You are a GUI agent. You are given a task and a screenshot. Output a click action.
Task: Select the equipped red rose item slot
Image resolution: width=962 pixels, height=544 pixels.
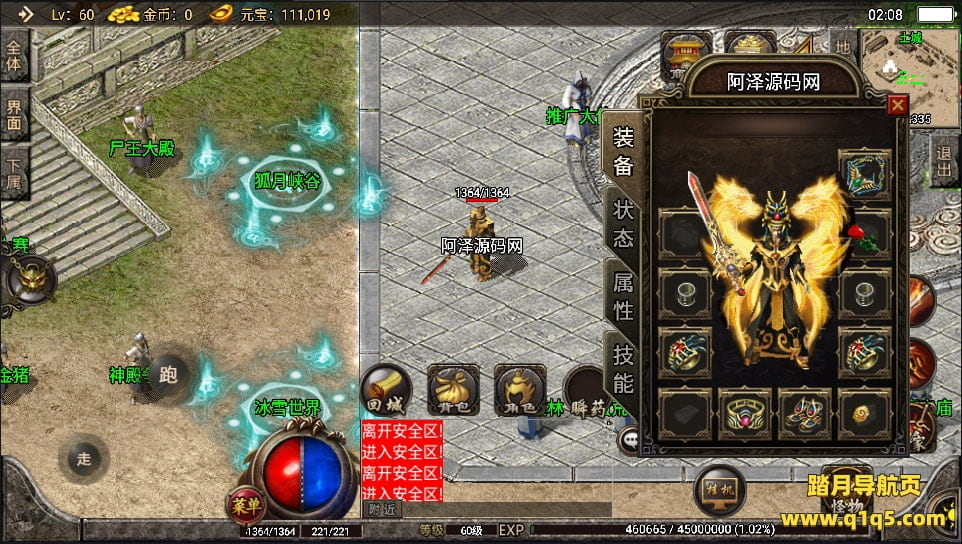tap(866, 237)
